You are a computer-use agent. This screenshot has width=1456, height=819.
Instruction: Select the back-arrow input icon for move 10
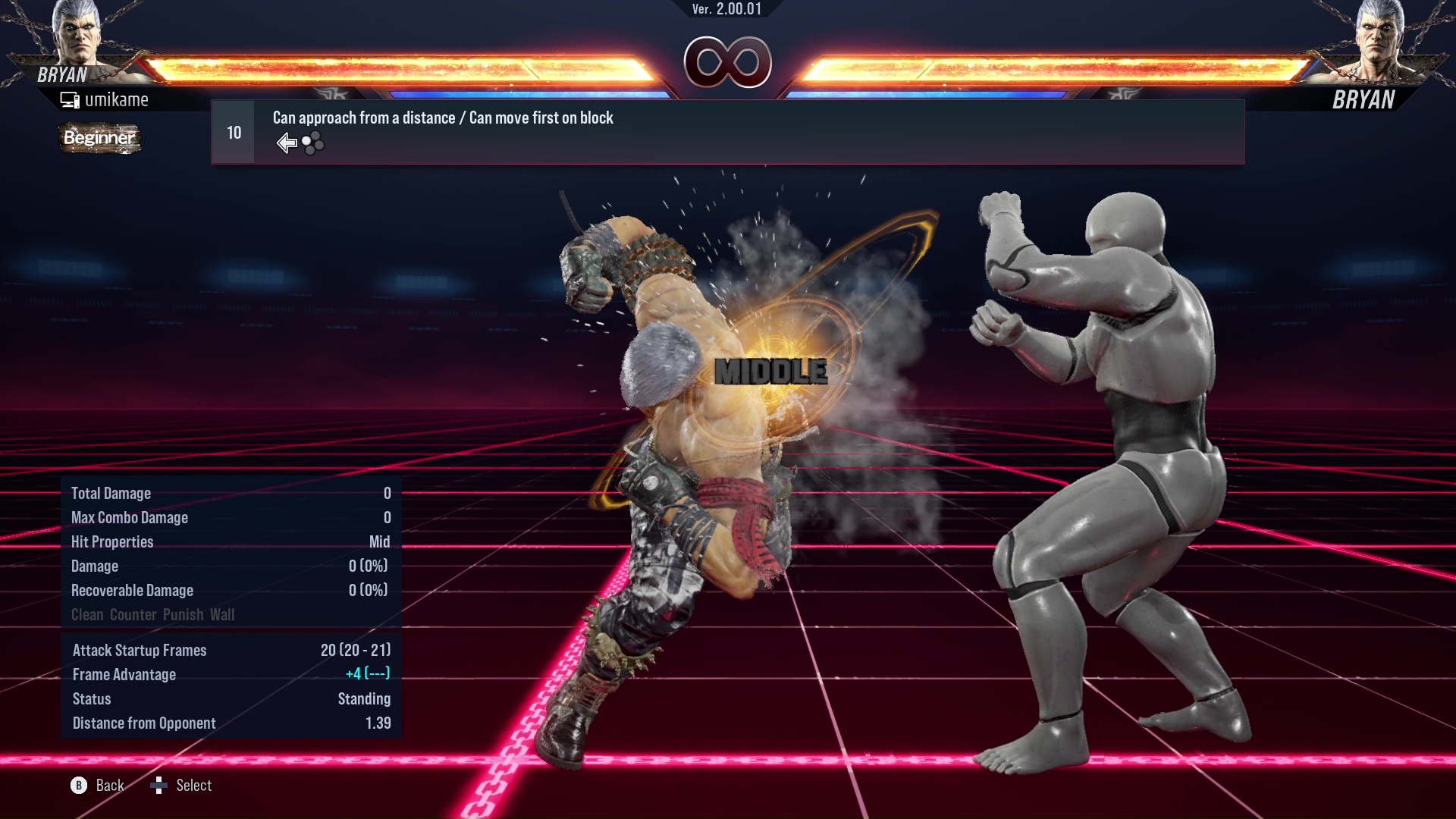coord(286,142)
